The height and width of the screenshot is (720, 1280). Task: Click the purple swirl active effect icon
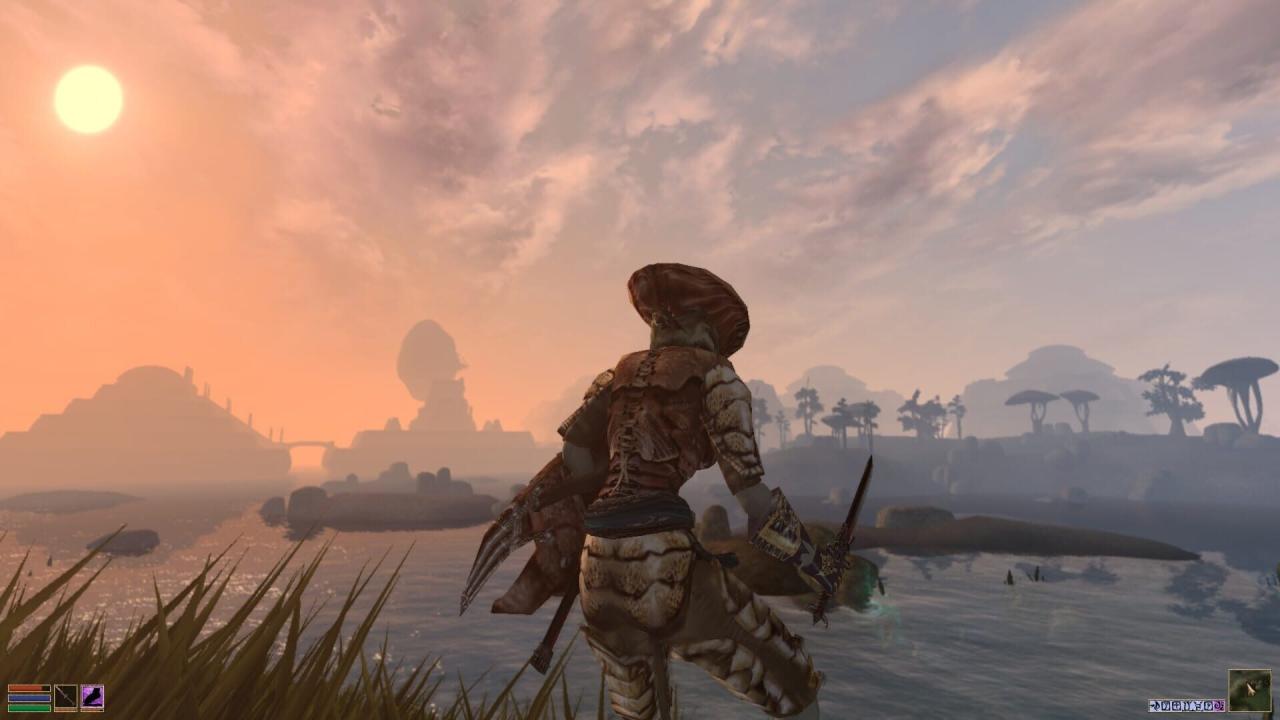point(1219,706)
